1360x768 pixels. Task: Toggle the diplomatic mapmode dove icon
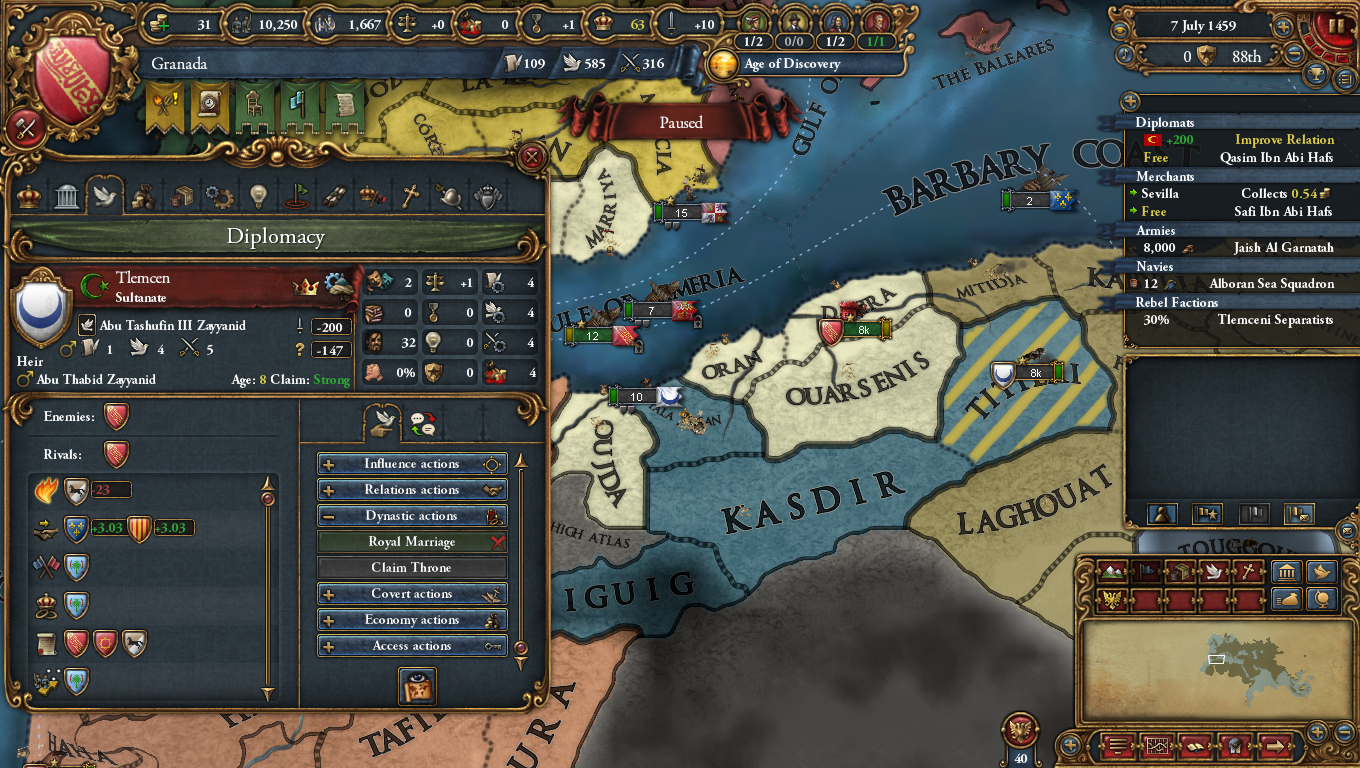point(1215,572)
